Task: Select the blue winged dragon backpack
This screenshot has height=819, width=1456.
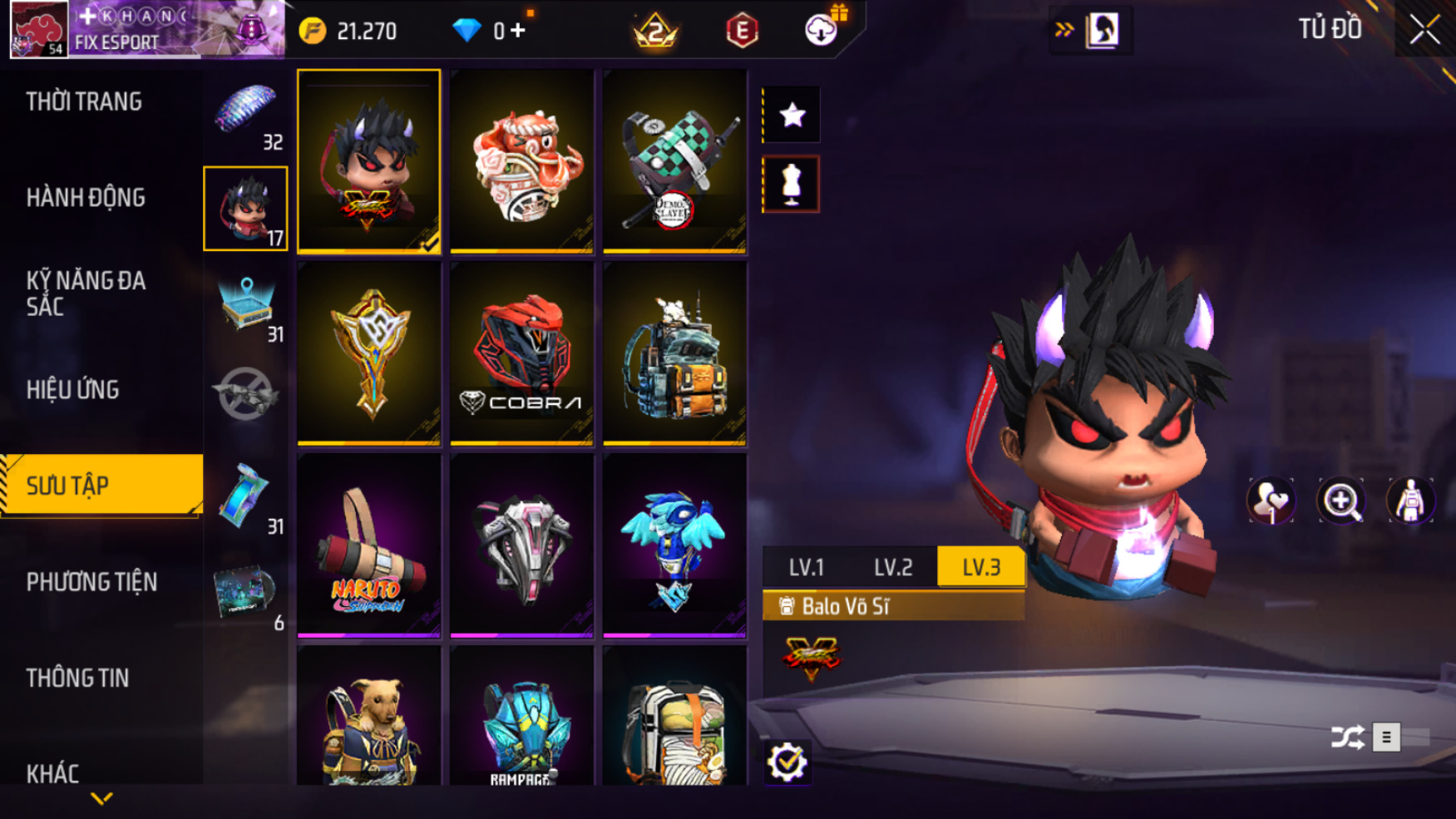Action: pyautogui.click(x=674, y=545)
